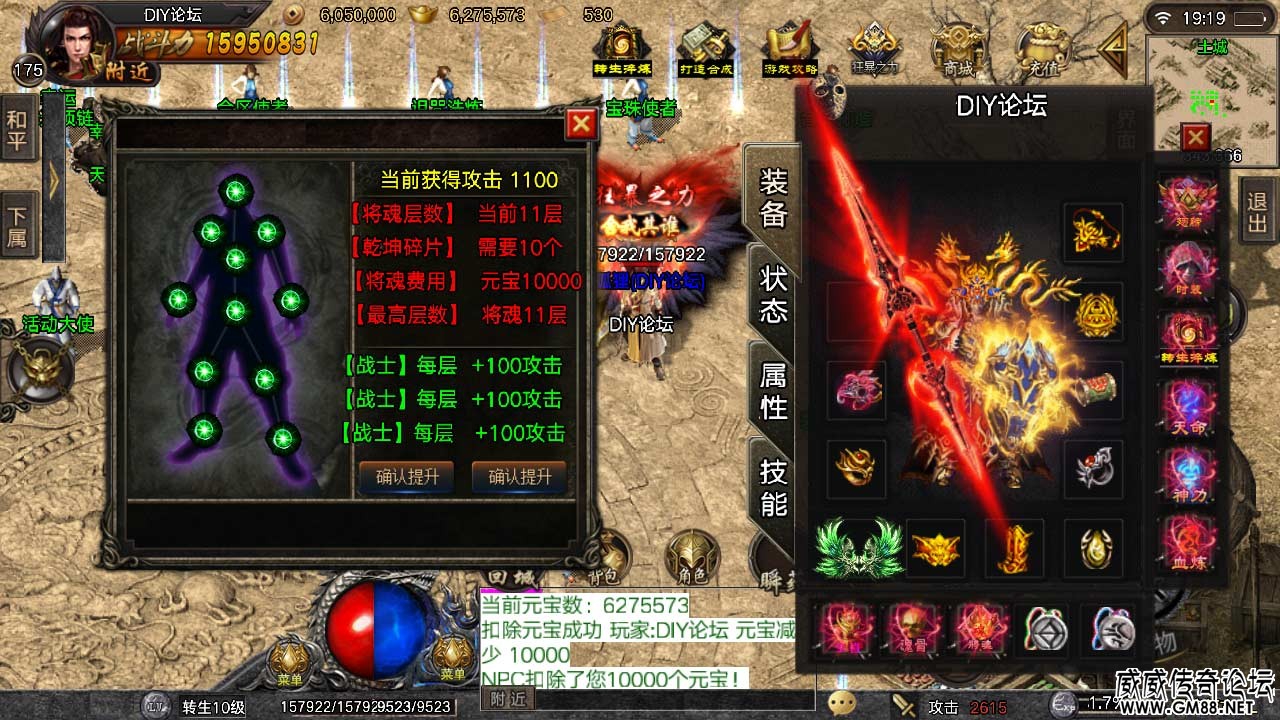Close the 将魂 upgrade window
The image size is (1280, 720).
click(x=581, y=124)
